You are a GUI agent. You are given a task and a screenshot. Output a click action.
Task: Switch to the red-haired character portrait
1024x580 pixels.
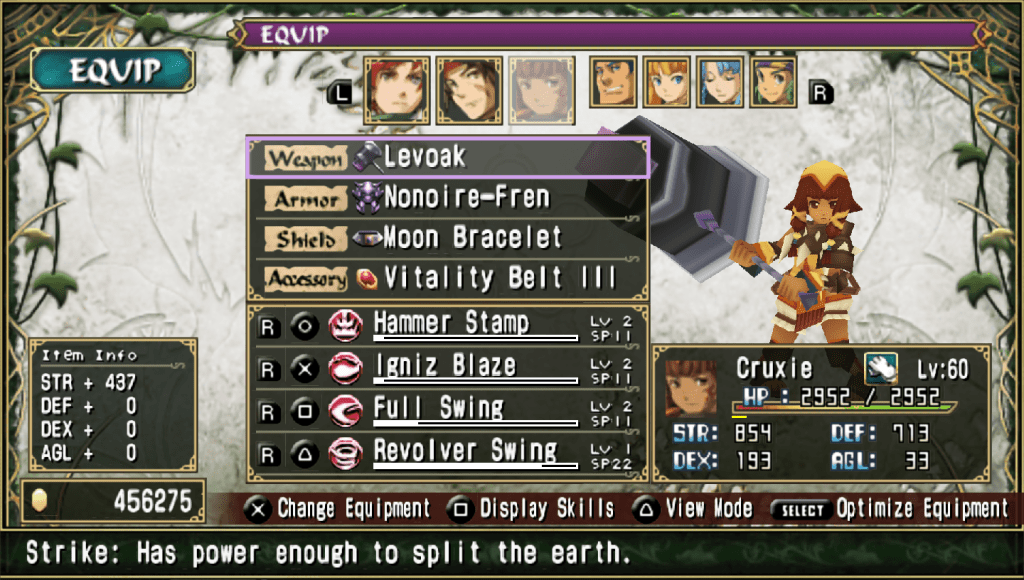(x=397, y=89)
